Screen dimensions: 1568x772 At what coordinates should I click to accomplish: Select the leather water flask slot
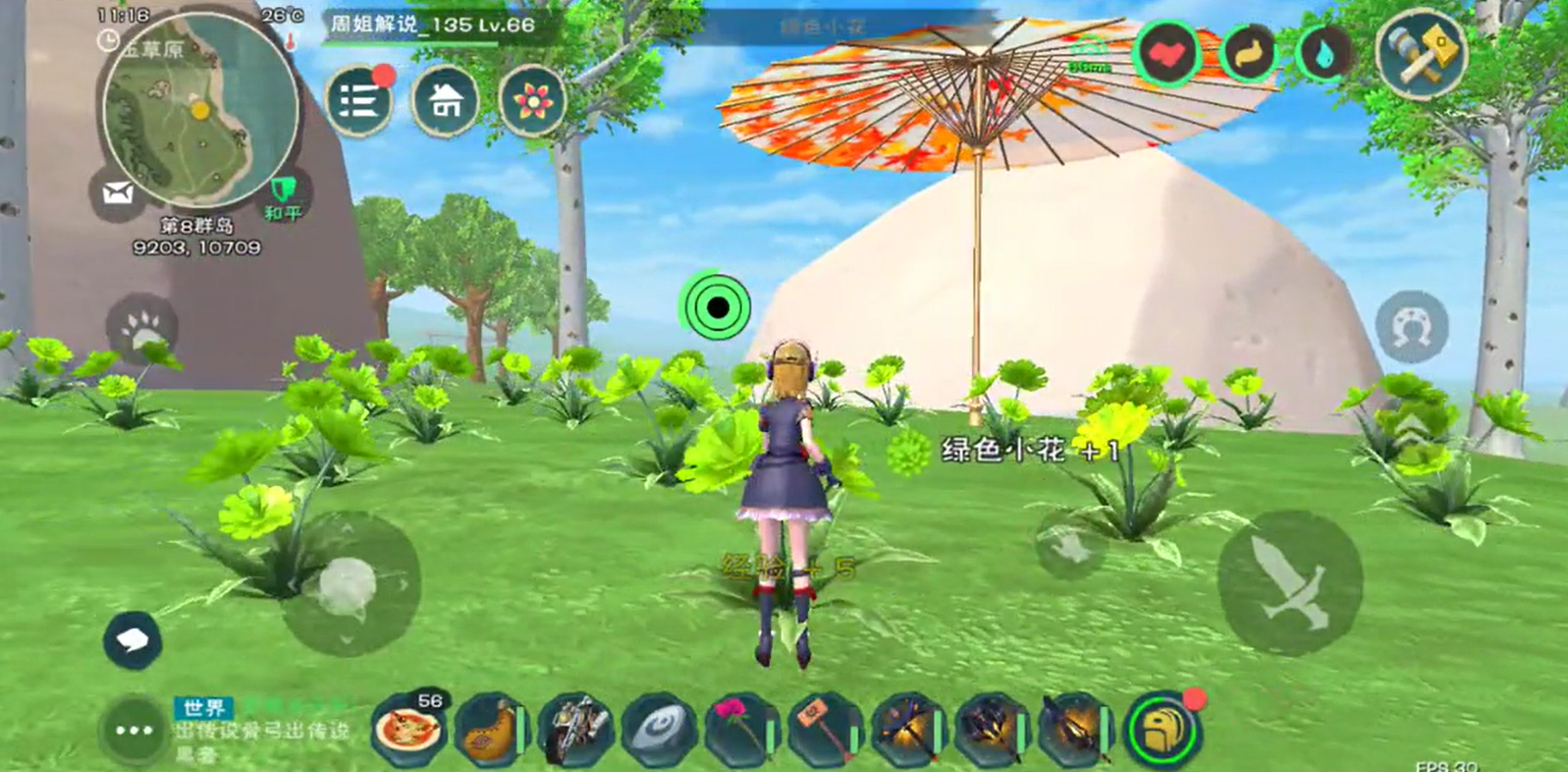(x=491, y=730)
